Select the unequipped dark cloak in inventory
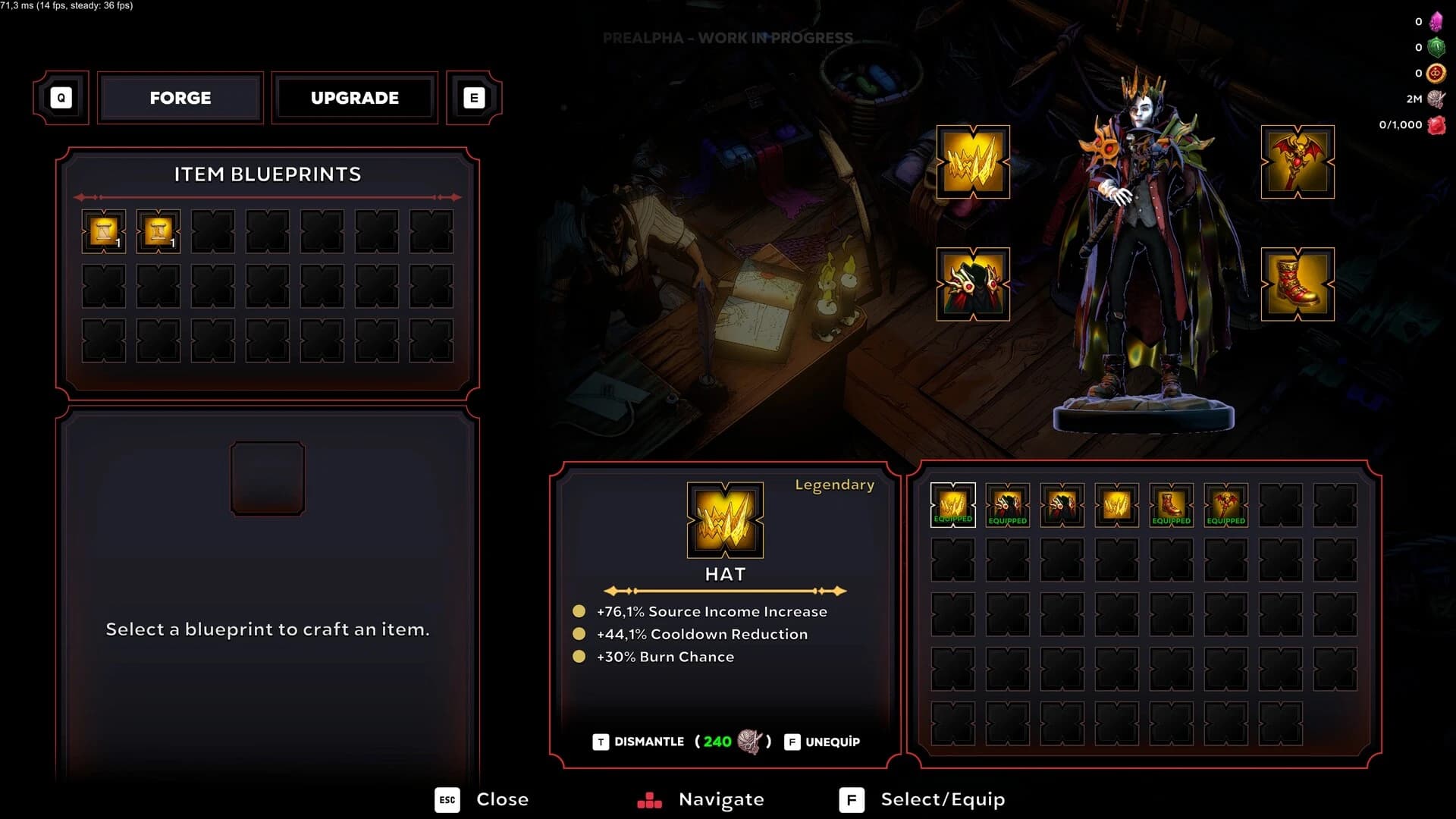The image size is (1456, 819). [1062, 503]
